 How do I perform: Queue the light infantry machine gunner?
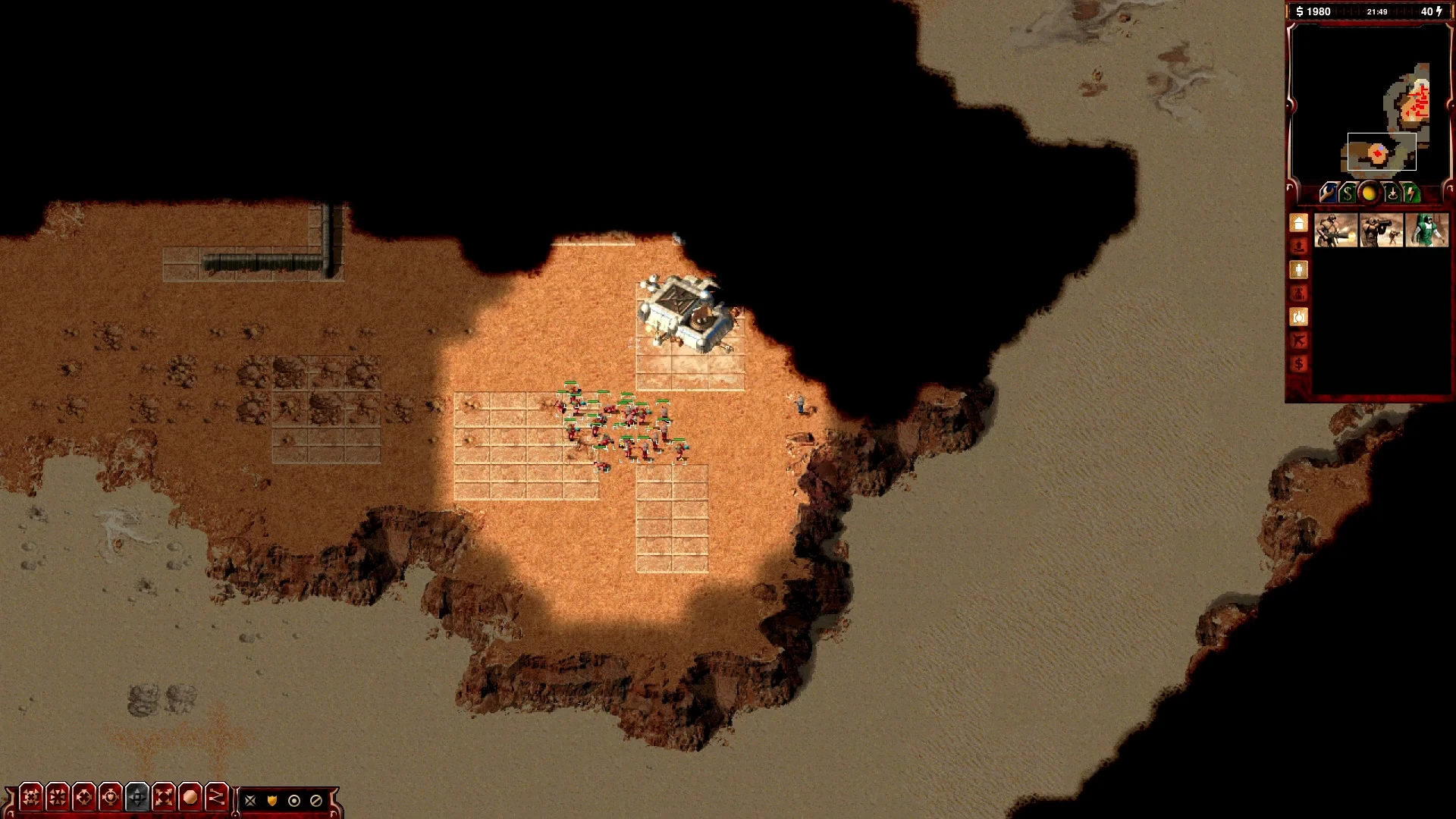(x=1336, y=231)
